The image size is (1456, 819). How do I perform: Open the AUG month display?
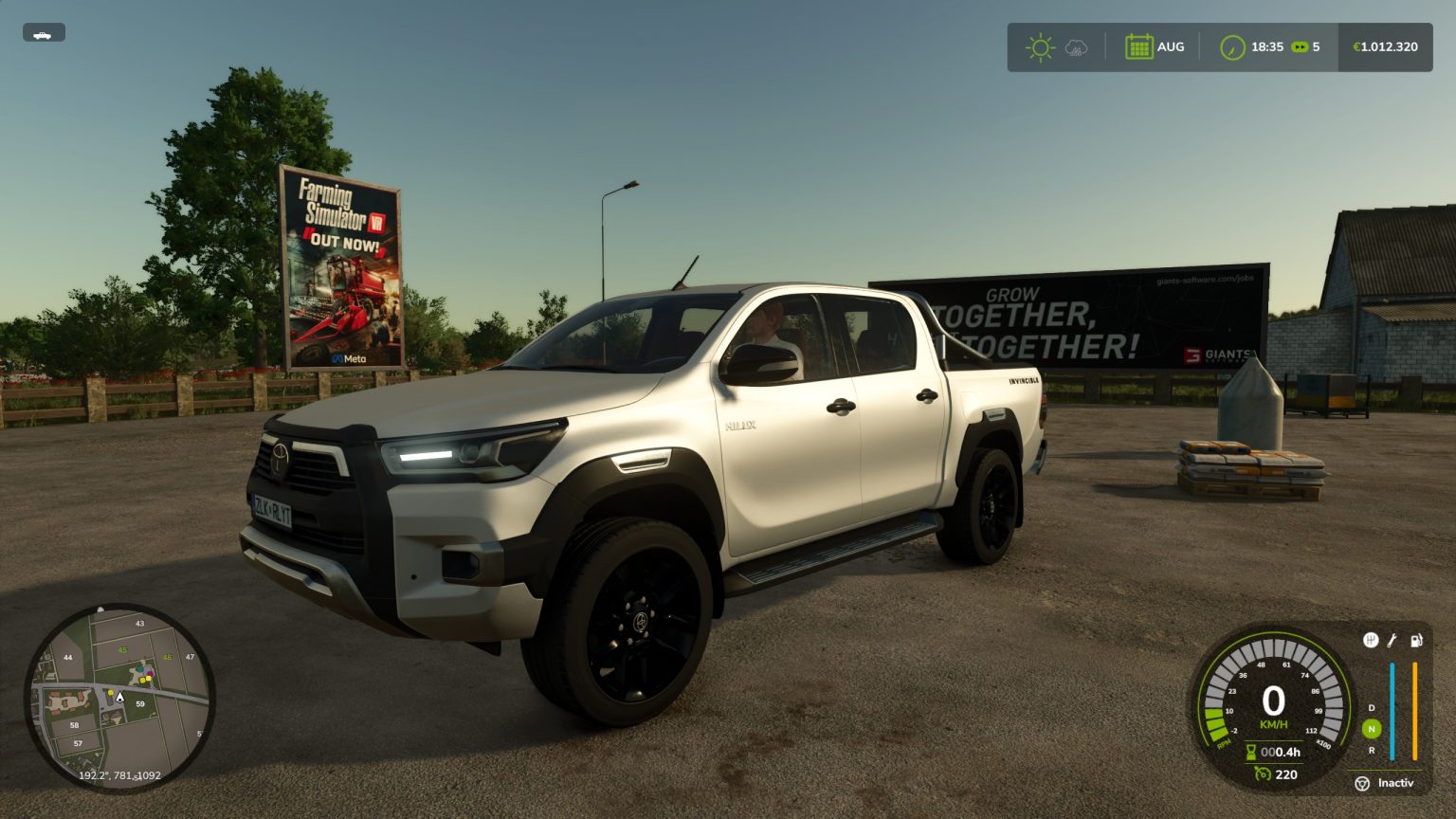click(x=1171, y=45)
